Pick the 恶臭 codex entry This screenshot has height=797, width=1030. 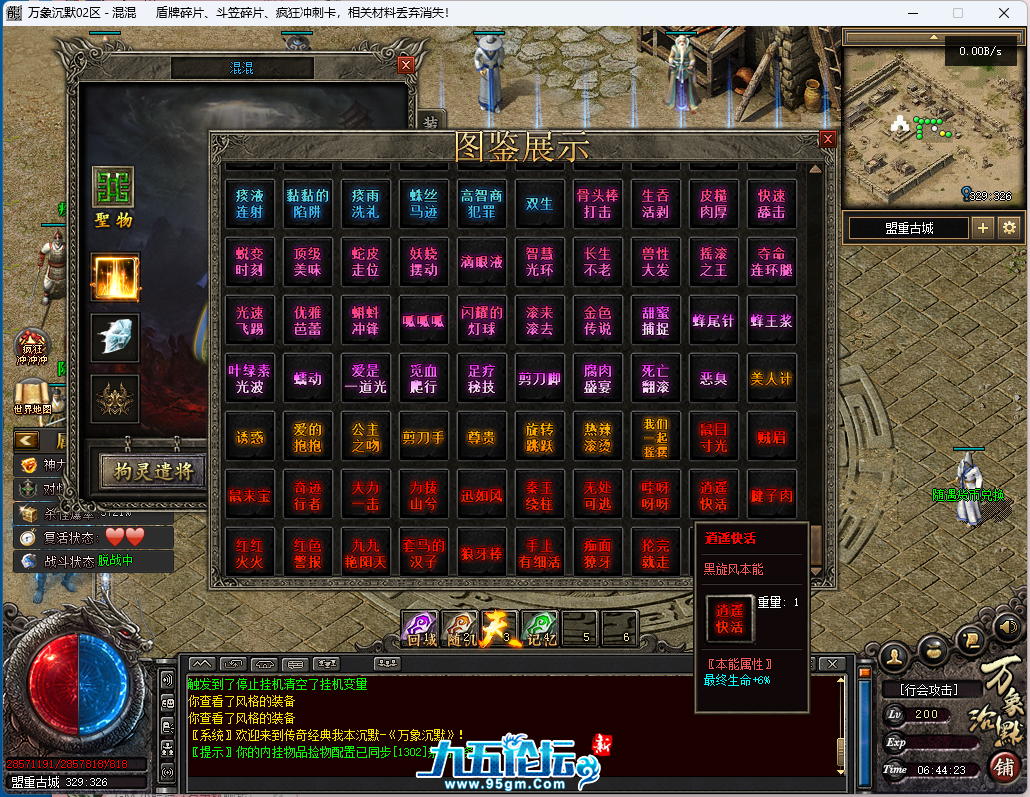coord(713,379)
